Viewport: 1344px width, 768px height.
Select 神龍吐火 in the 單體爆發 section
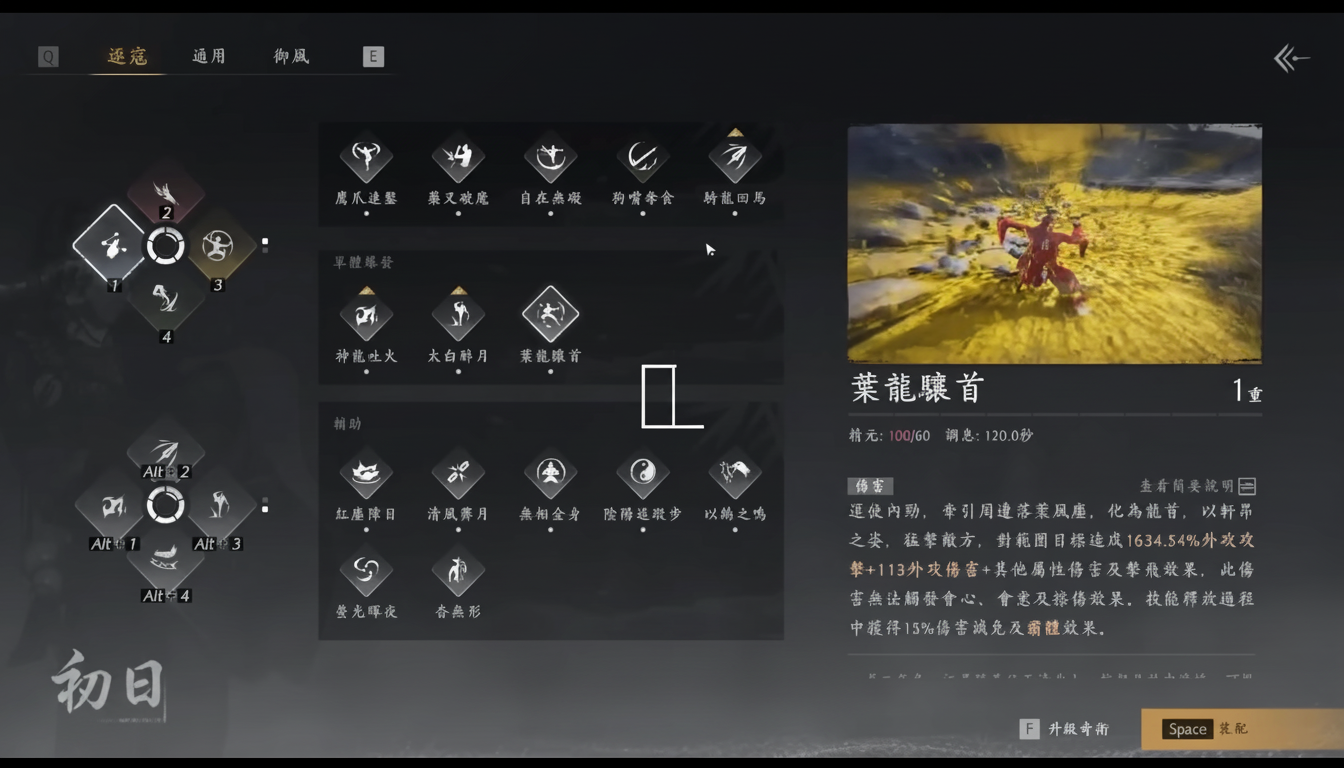(366, 313)
